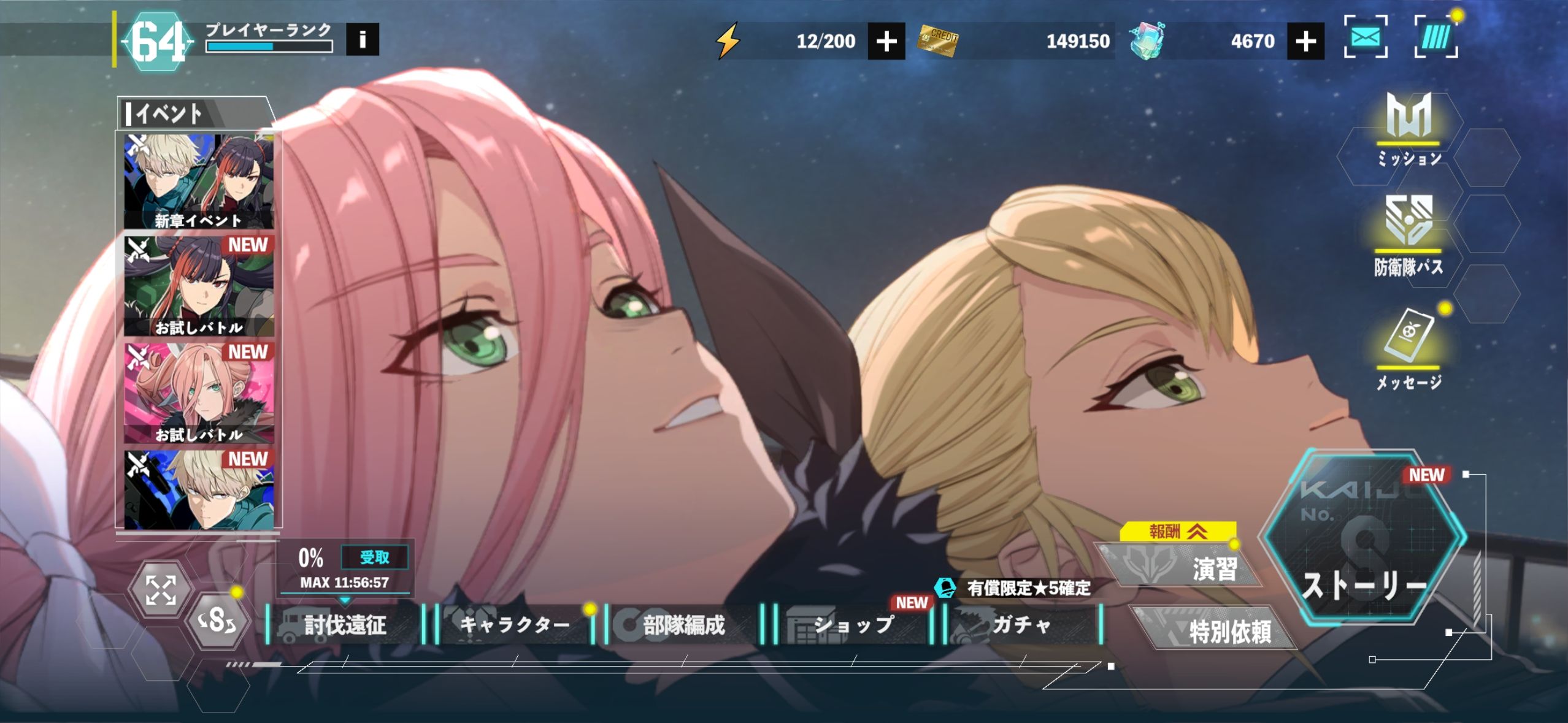The image size is (1568, 723).
Task: Open the striped menu icon beside the mailbox
Action: point(1435,38)
